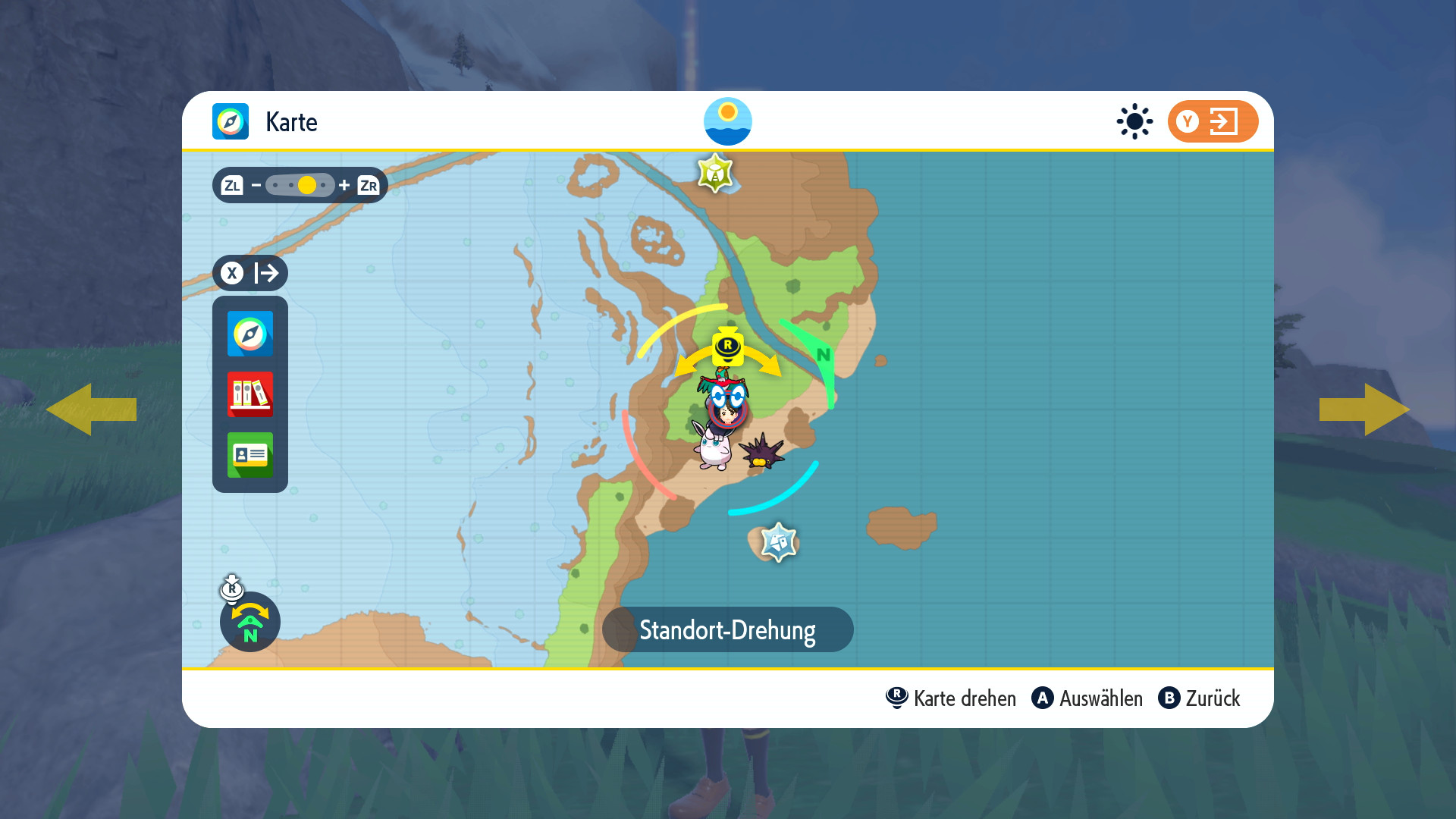Open the green trainer profile card app
The height and width of the screenshot is (819, 1456).
(x=250, y=455)
